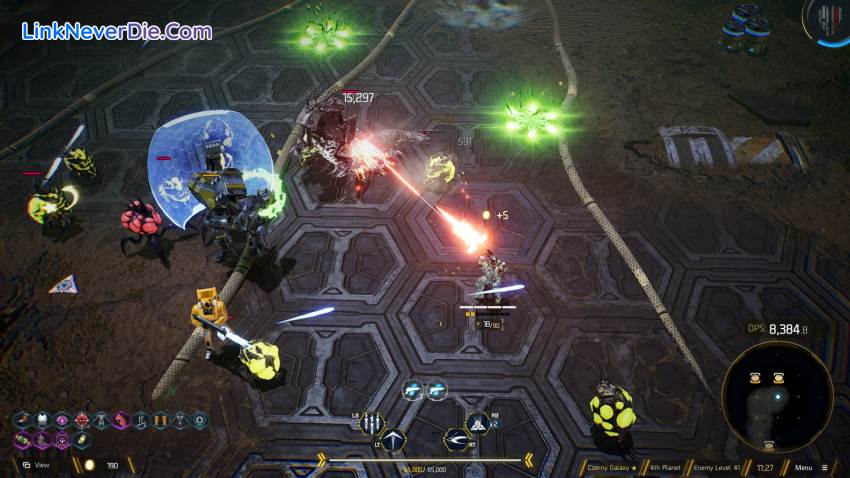Select the yellow battery upgrade icon
850x478 pixels.
(82, 440)
